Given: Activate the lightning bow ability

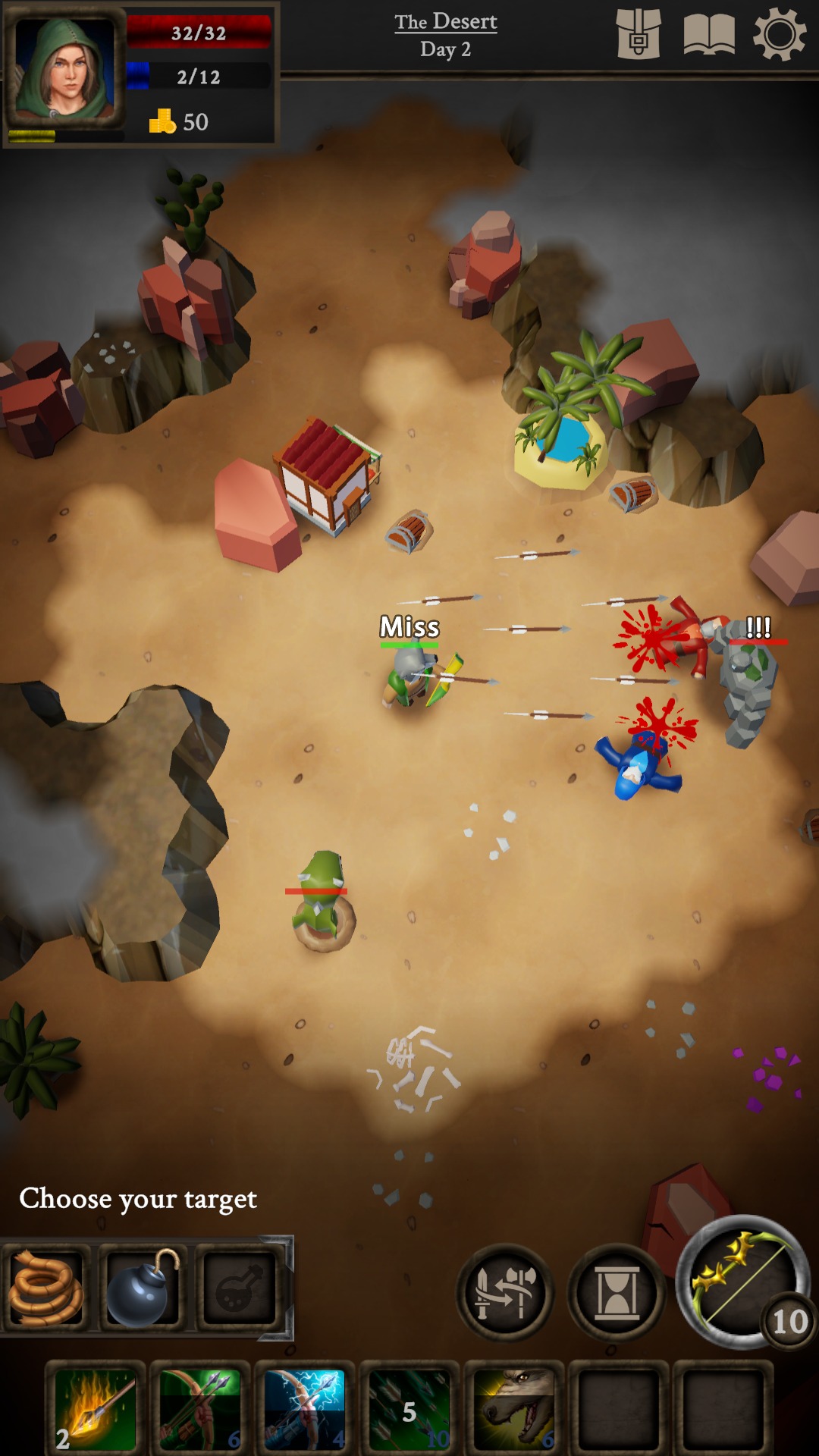Looking at the screenshot, I should pyautogui.click(x=305, y=1410).
